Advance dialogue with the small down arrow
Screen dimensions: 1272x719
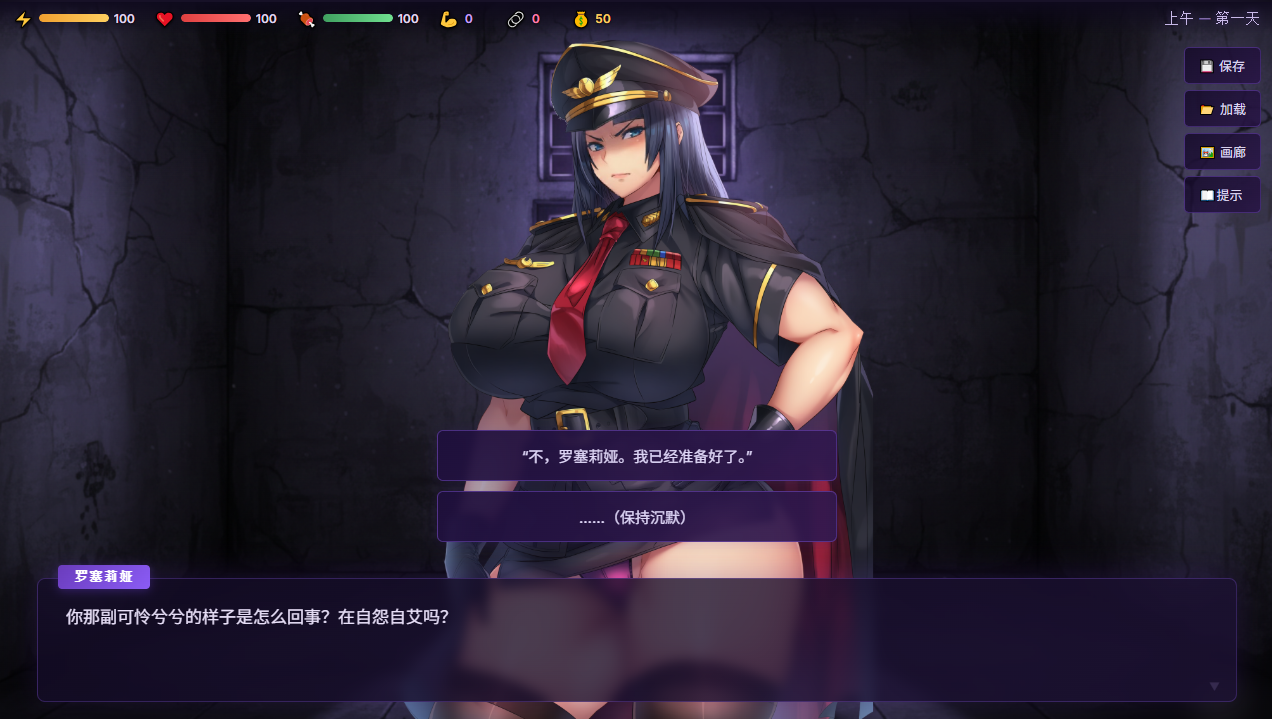coord(1214,686)
